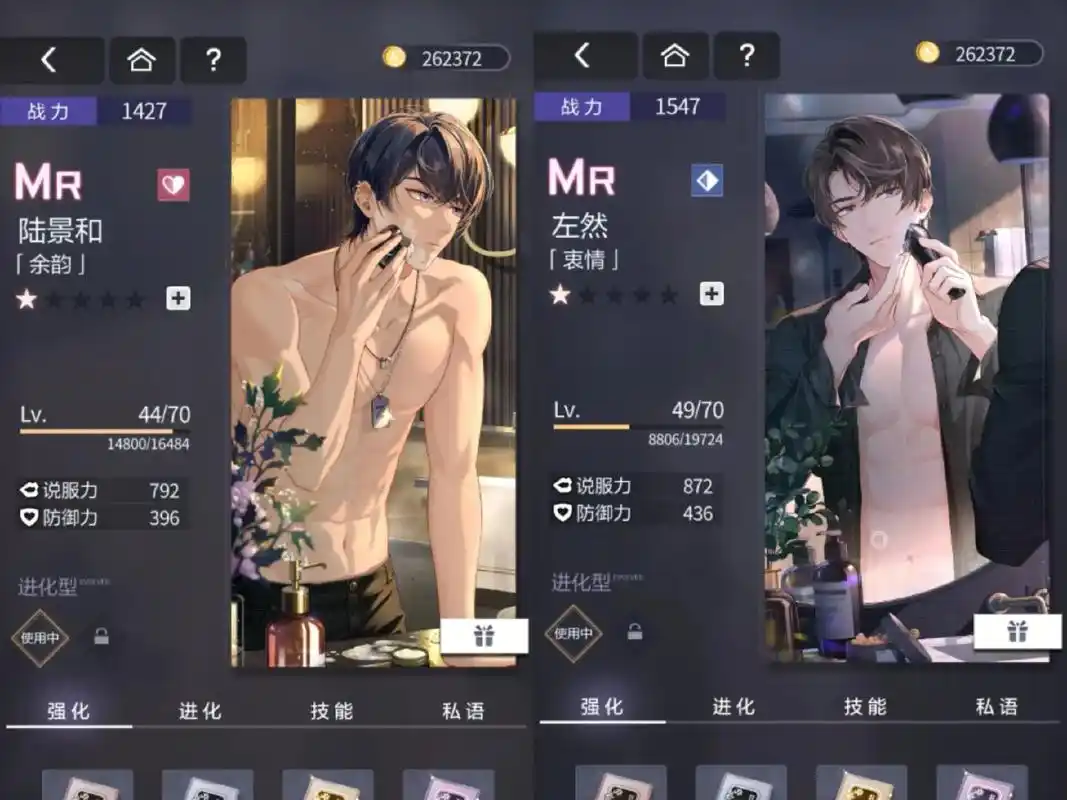Toggle the lock icon under 陆景和's stats

tap(101, 636)
